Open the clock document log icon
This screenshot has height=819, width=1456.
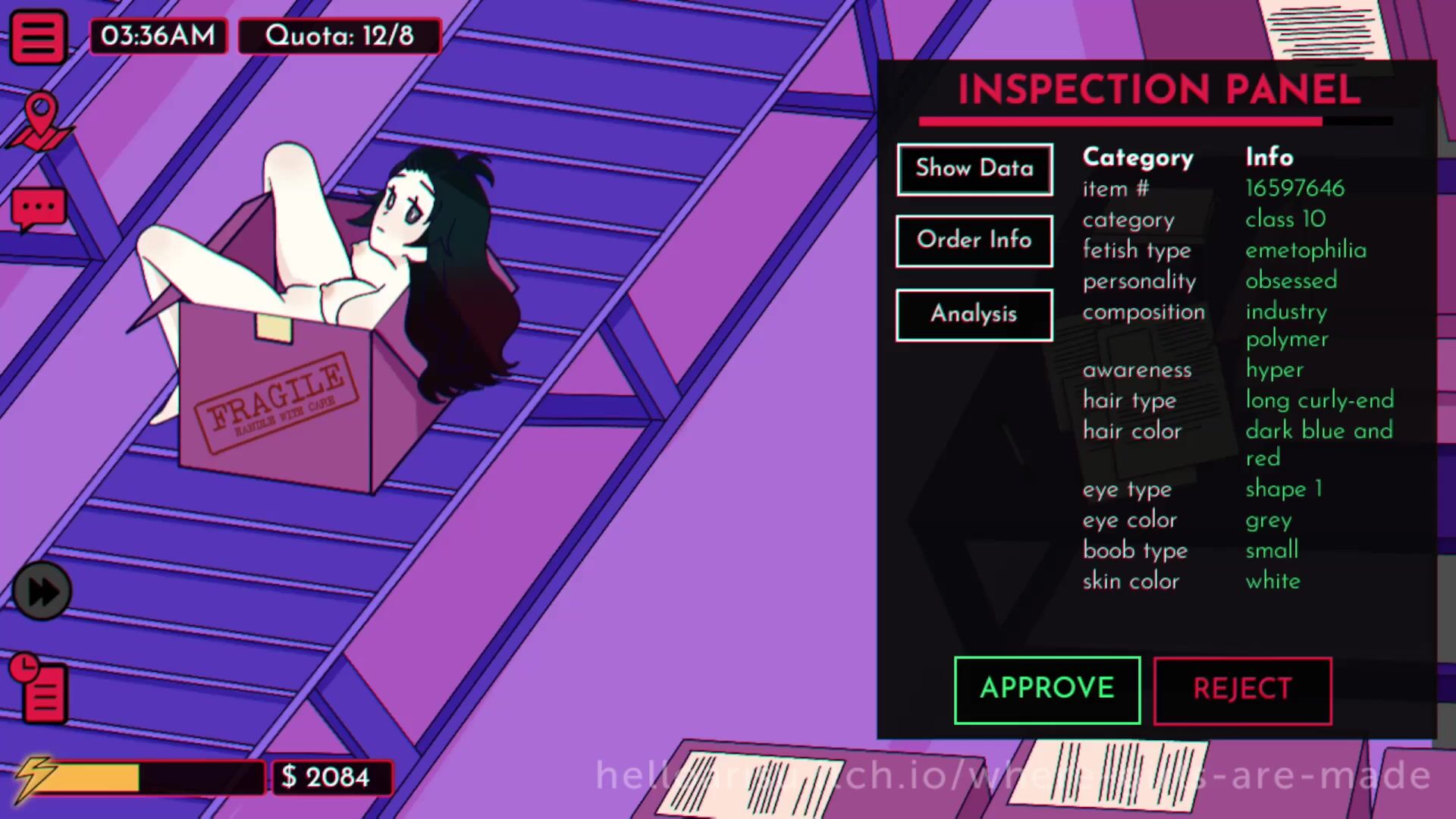coord(40,689)
